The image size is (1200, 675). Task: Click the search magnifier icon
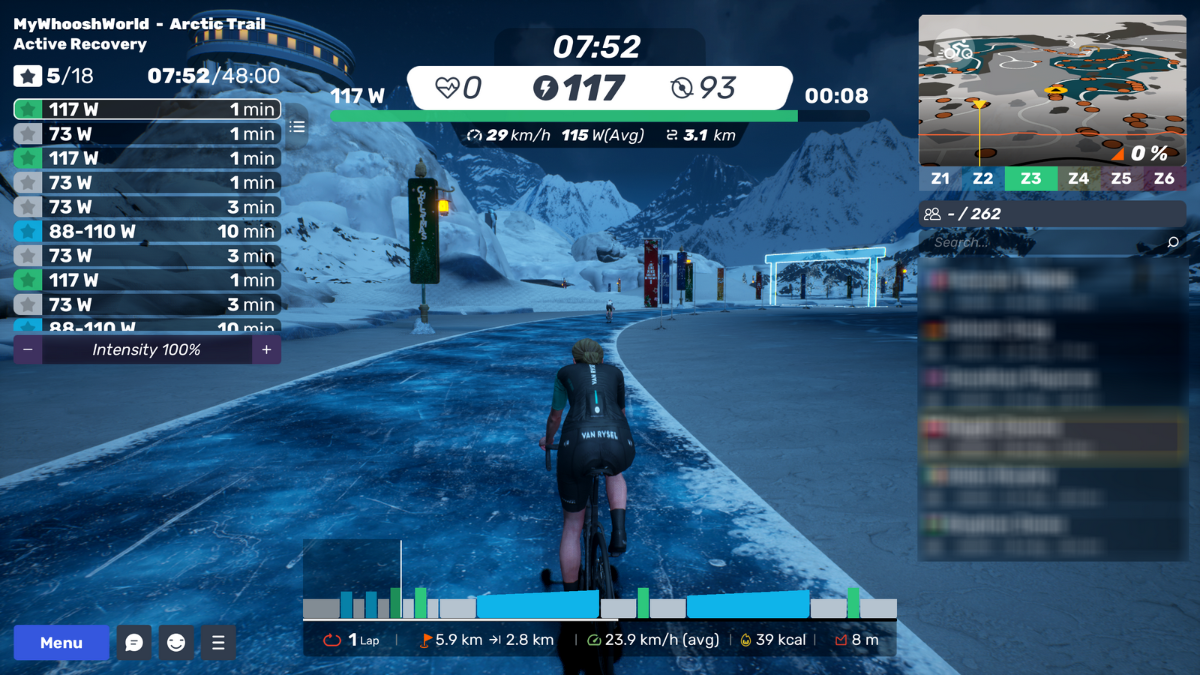(x=1173, y=242)
